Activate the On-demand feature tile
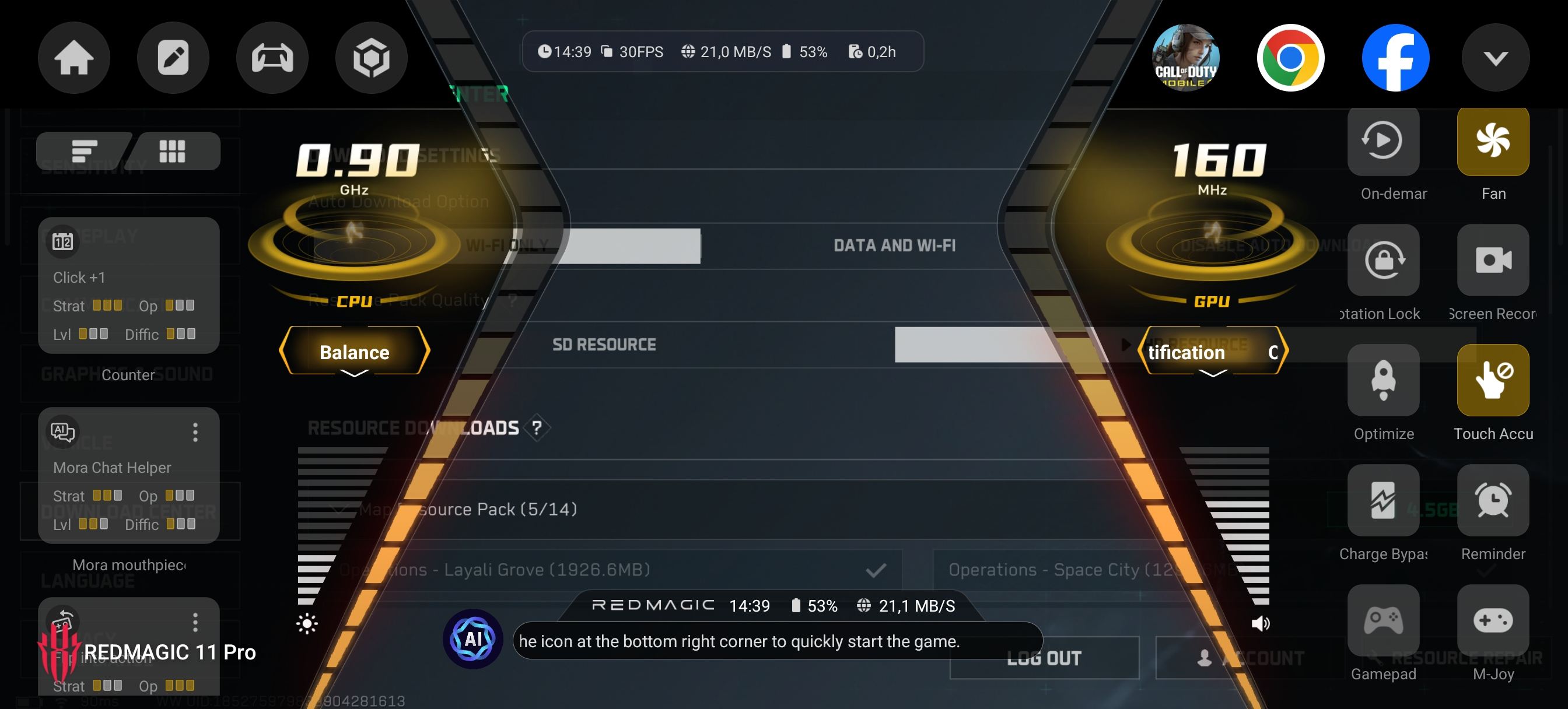 pyautogui.click(x=1383, y=141)
